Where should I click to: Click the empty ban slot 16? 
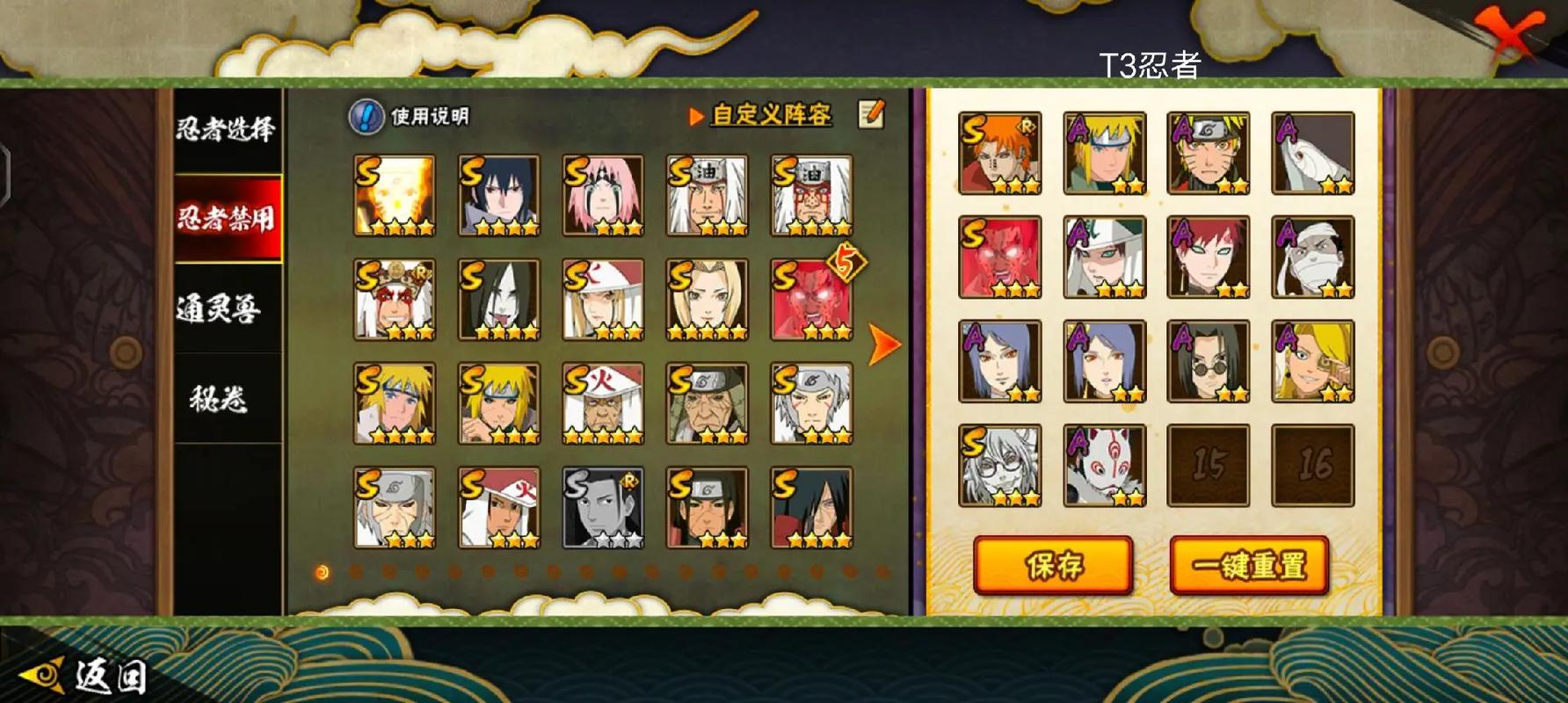coord(1312,466)
